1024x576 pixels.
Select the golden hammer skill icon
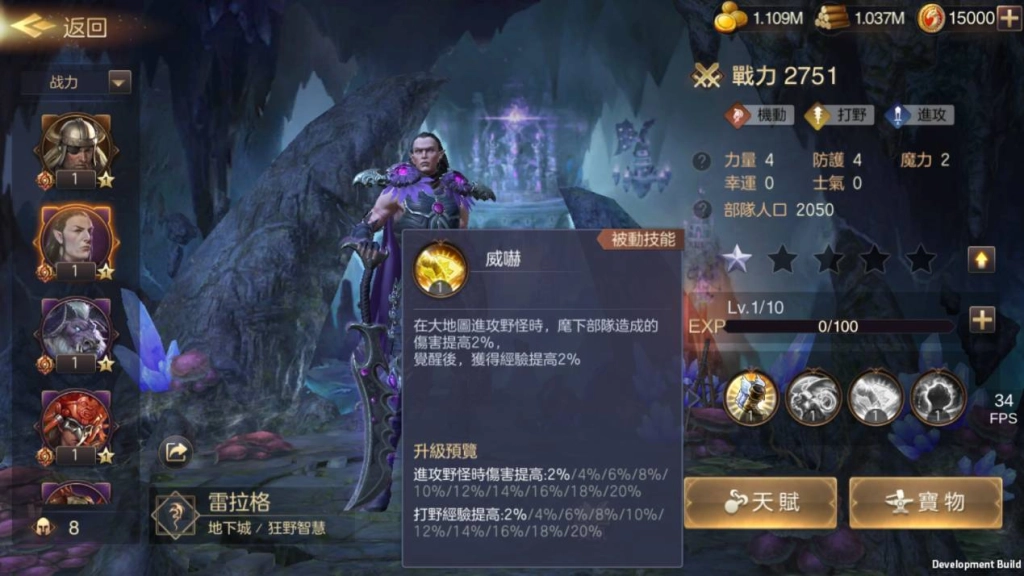(x=751, y=397)
